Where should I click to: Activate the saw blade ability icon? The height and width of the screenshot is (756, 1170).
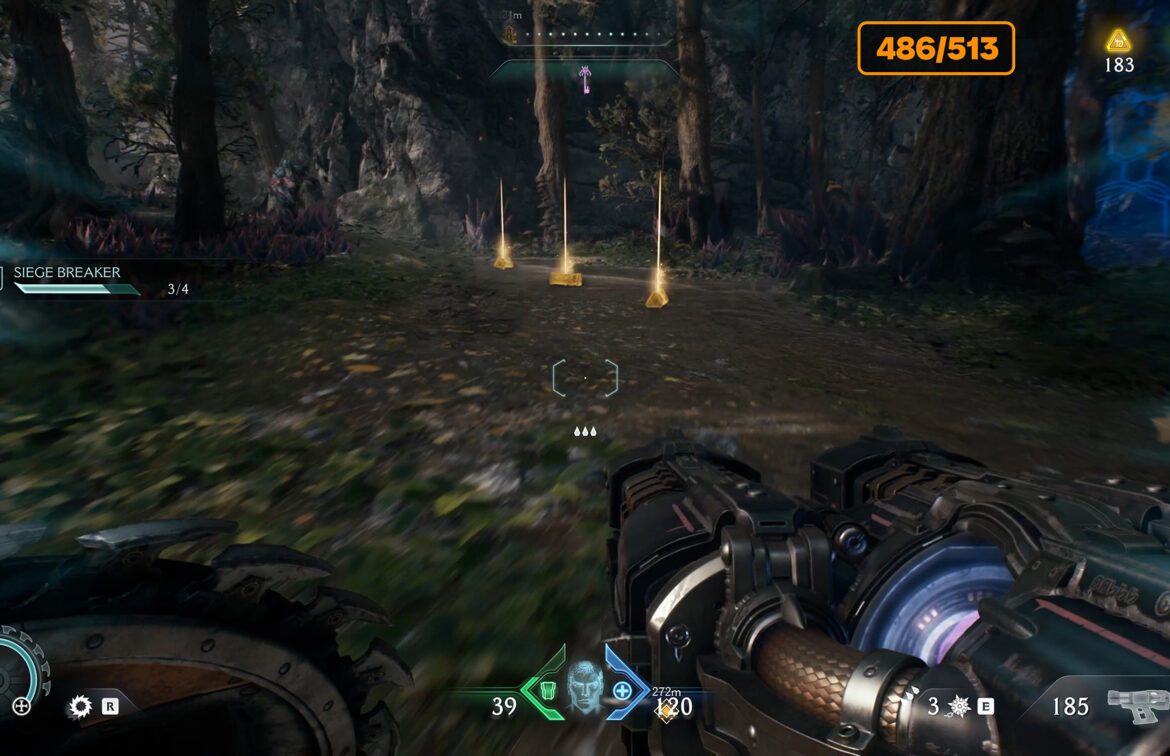(80, 707)
